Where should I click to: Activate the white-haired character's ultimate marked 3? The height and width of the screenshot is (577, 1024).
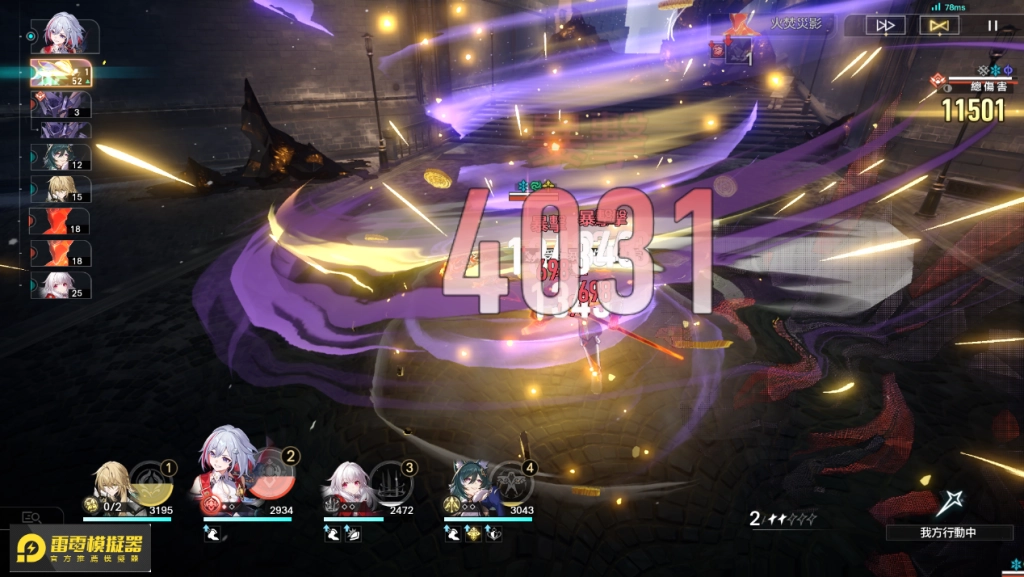[391, 482]
